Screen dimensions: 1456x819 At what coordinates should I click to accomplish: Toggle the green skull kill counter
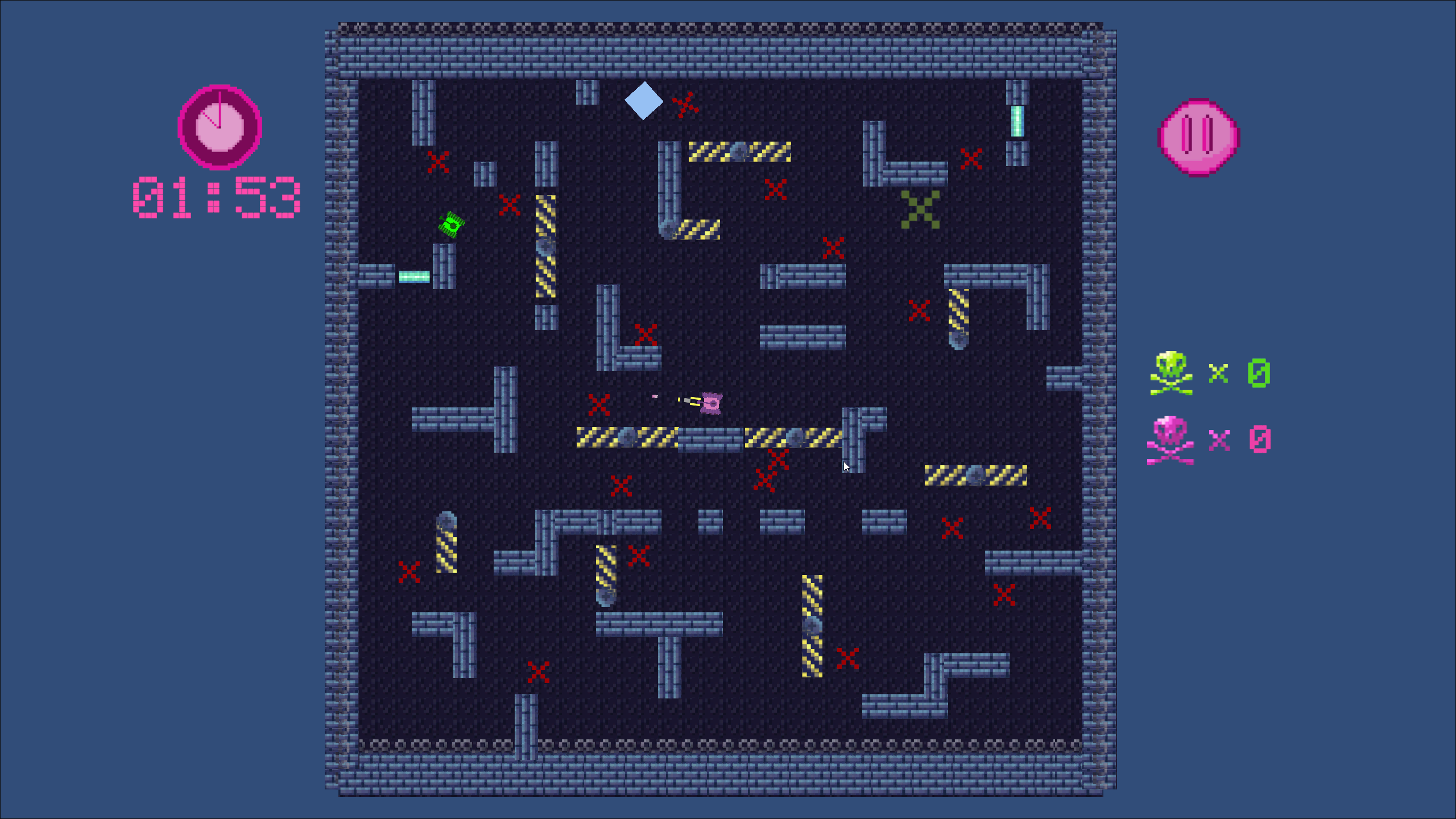coord(1172,373)
